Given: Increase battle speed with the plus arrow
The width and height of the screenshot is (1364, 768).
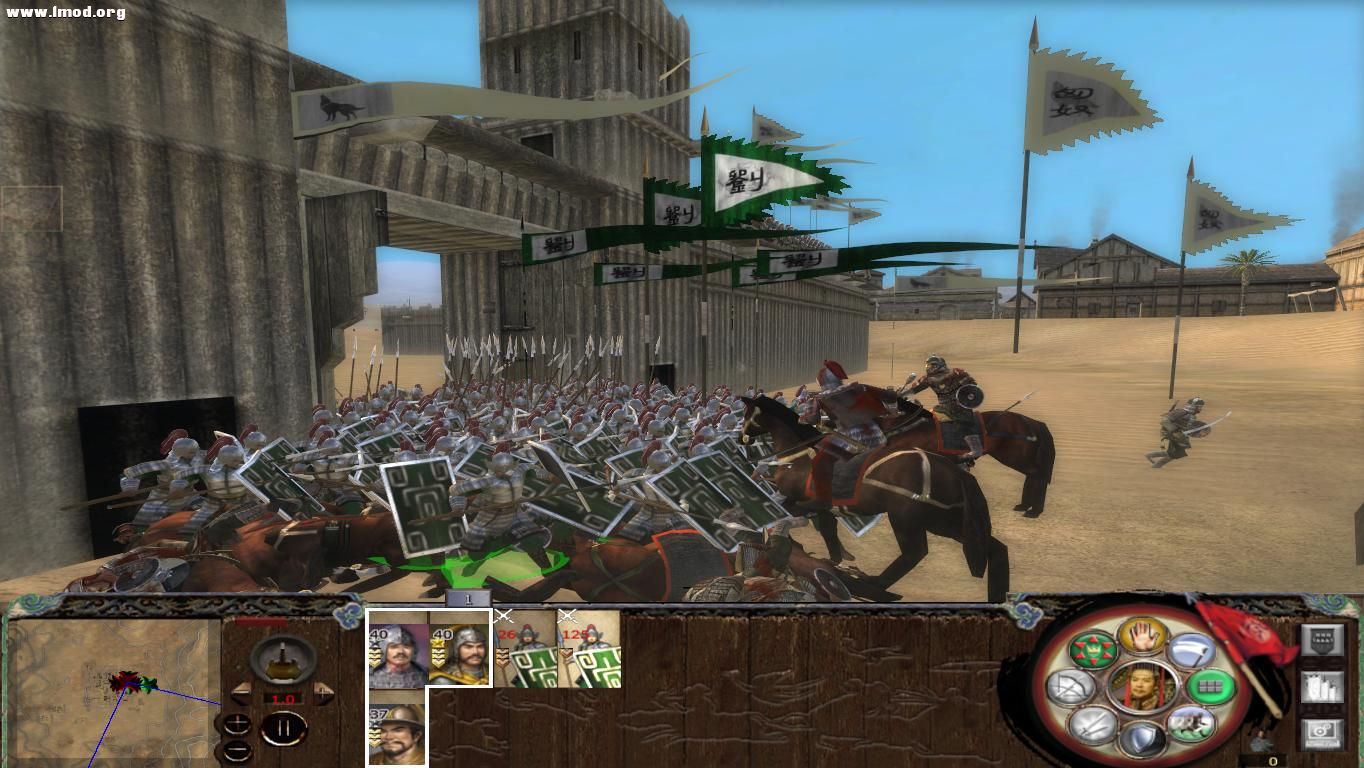Looking at the screenshot, I should (x=325, y=693).
